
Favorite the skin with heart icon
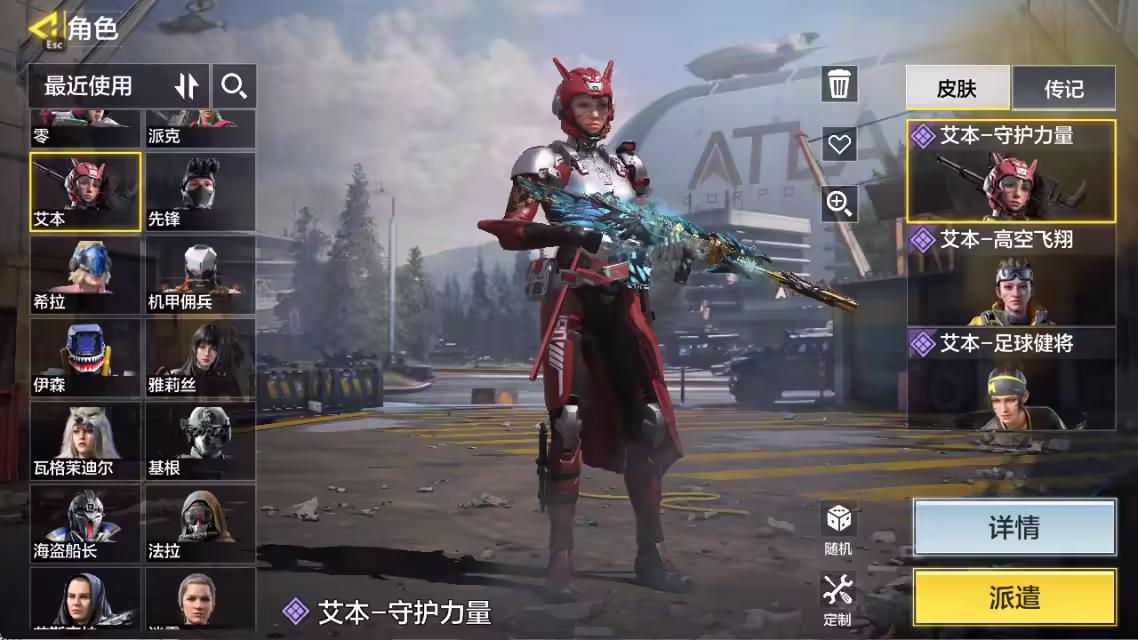839,144
